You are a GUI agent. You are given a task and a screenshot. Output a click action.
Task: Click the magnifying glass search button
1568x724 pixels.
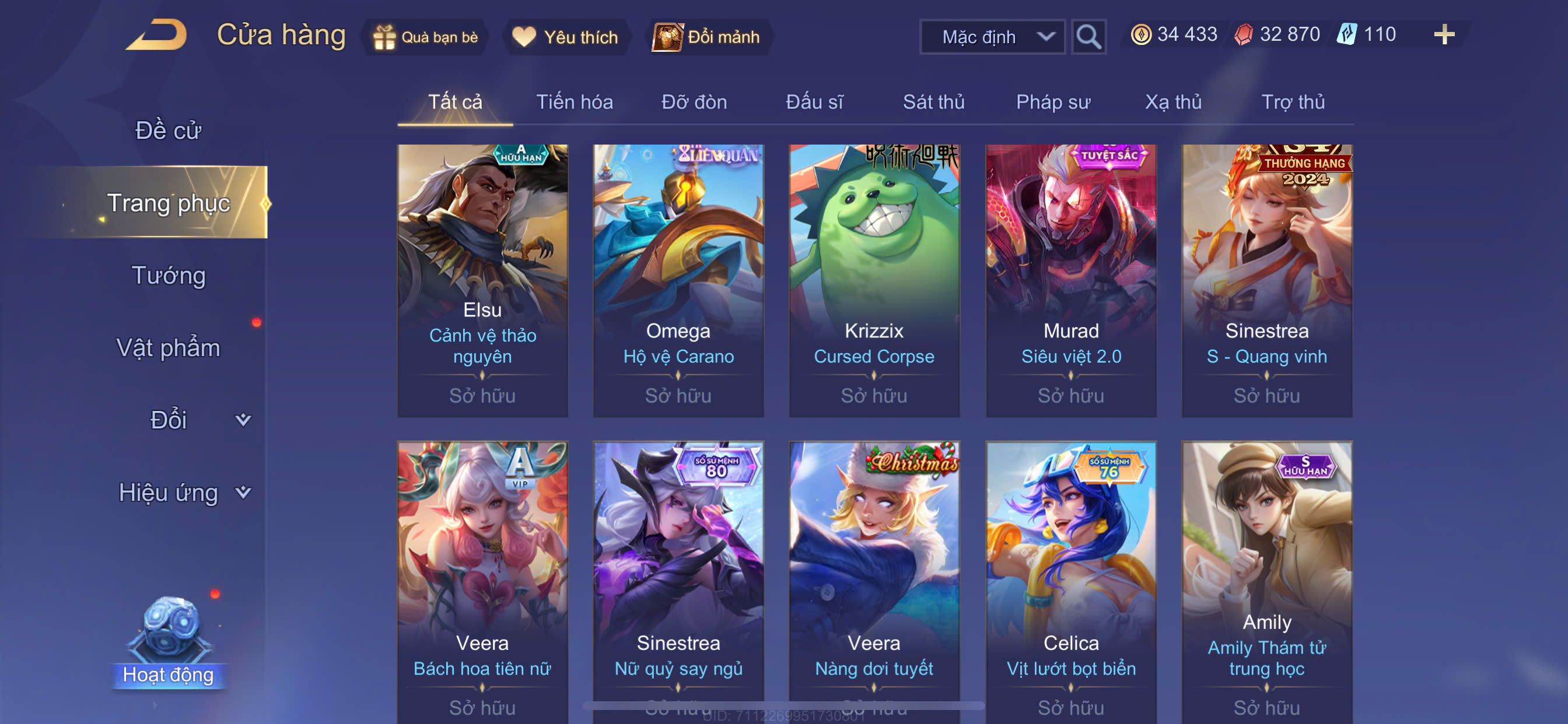coord(1088,37)
